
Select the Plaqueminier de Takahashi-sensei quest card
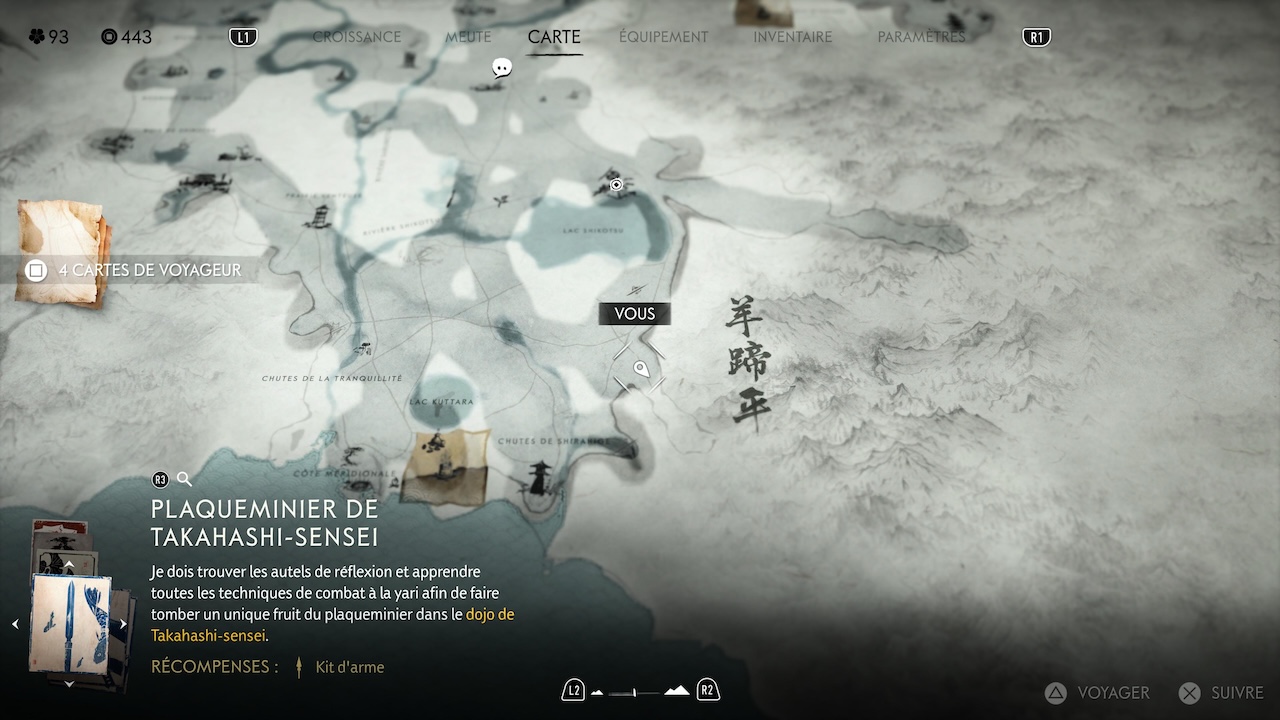pos(69,623)
